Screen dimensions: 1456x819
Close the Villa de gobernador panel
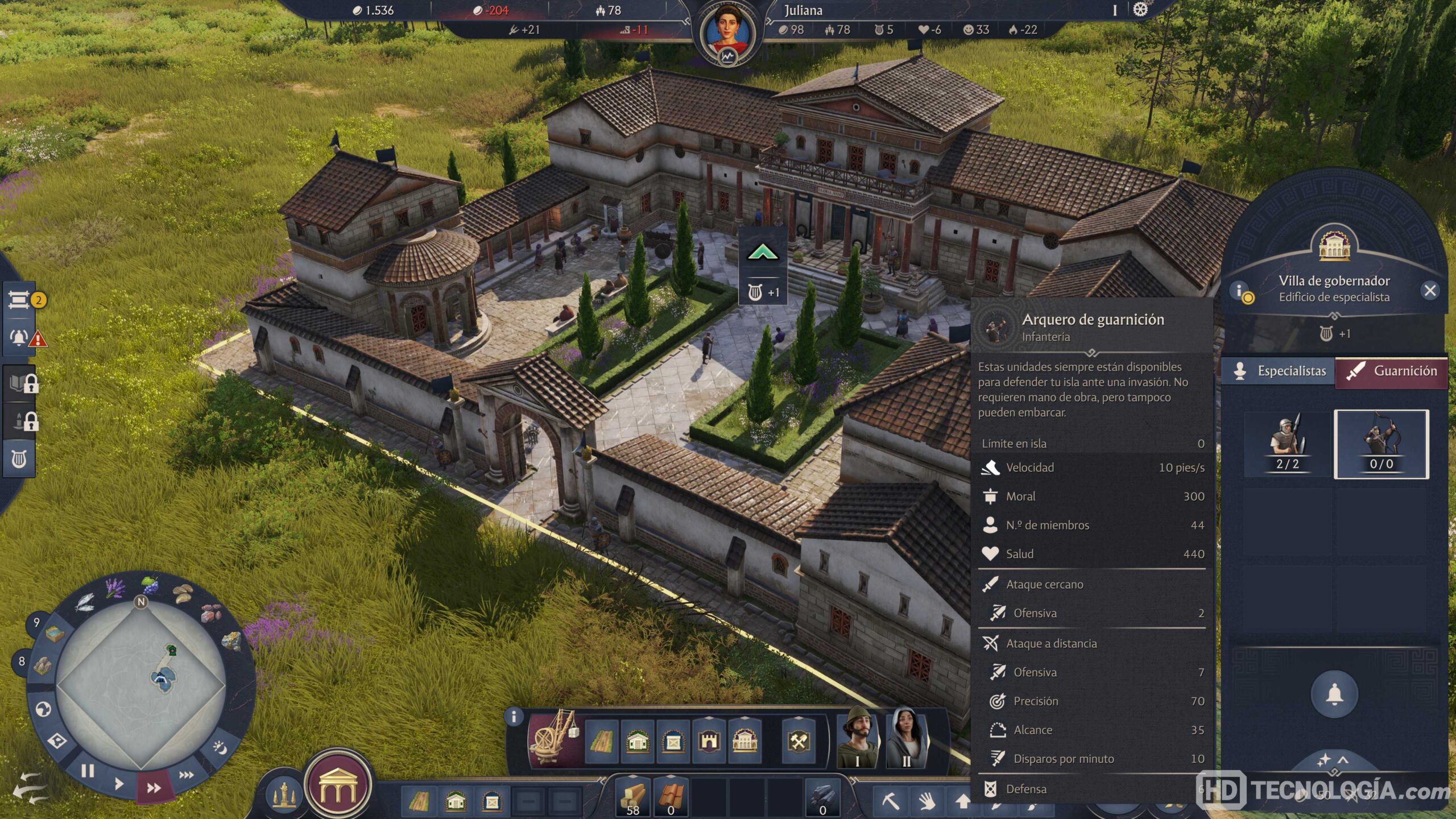point(1430,291)
